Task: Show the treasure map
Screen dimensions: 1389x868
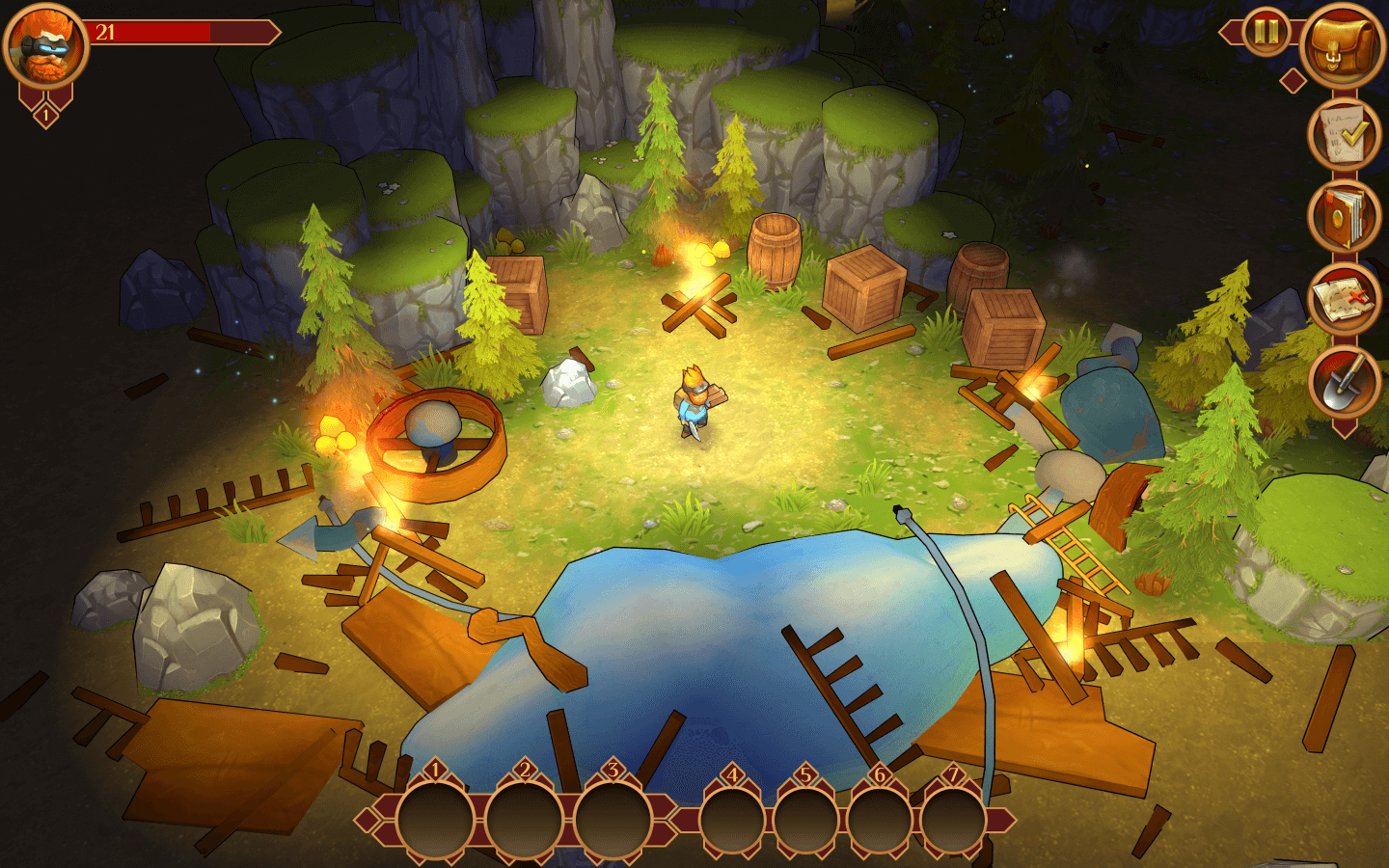Action: [x=1344, y=299]
